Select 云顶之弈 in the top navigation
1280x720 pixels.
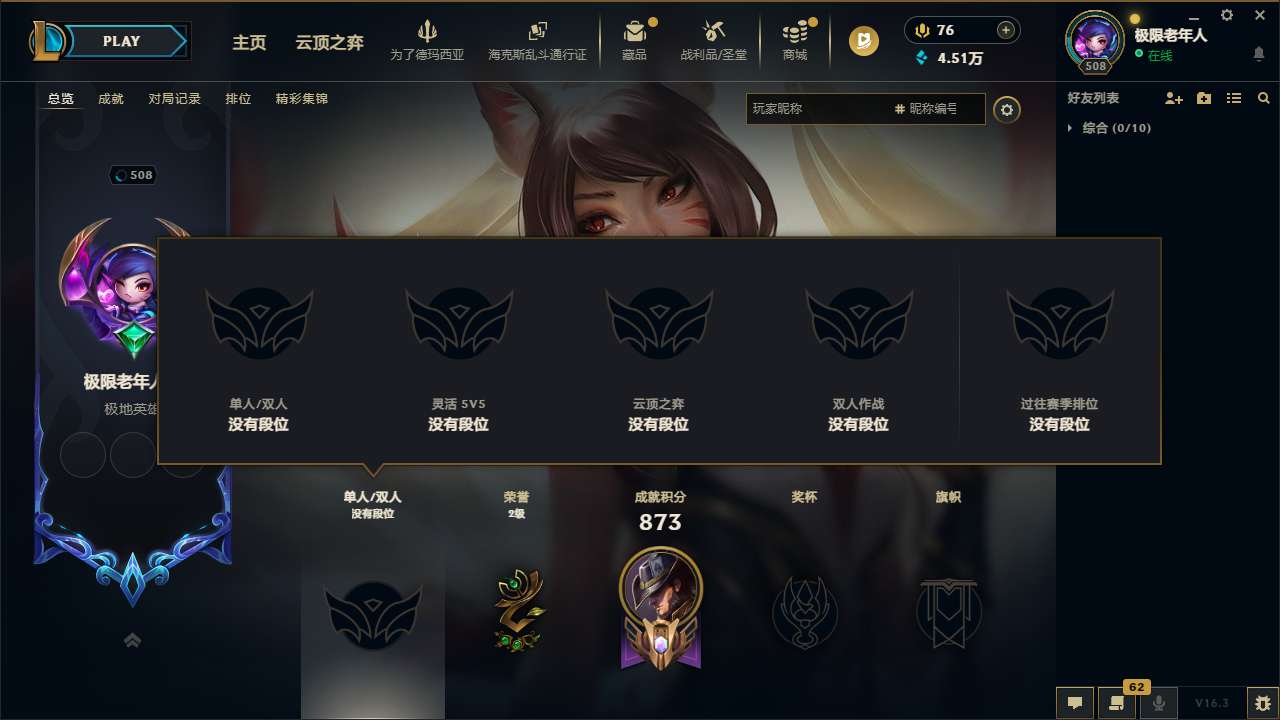(x=328, y=43)
